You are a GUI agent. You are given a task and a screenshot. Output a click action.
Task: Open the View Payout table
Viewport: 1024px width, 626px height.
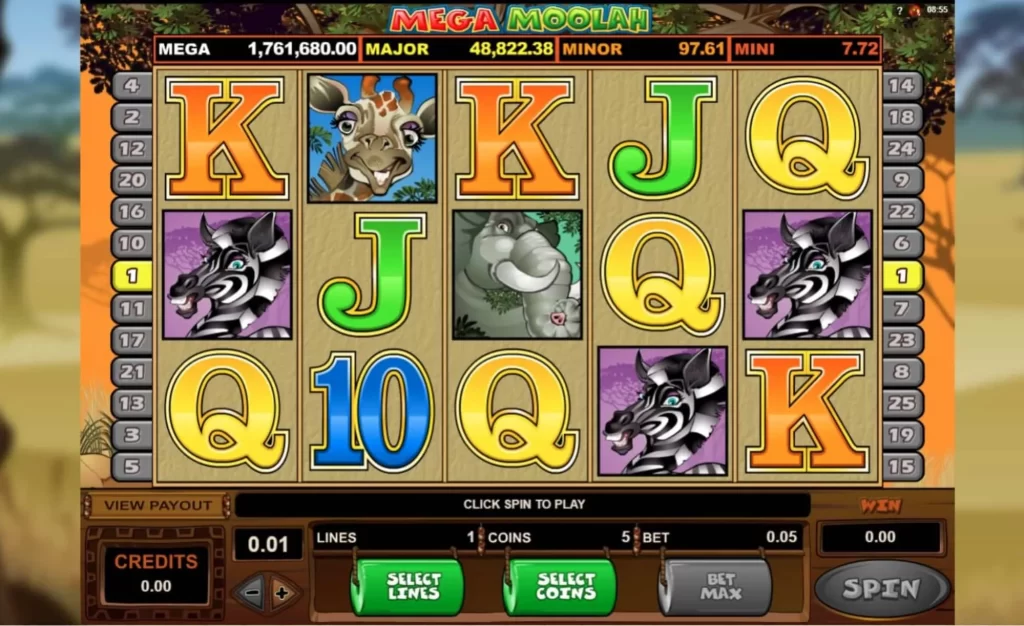pos(158,505)
